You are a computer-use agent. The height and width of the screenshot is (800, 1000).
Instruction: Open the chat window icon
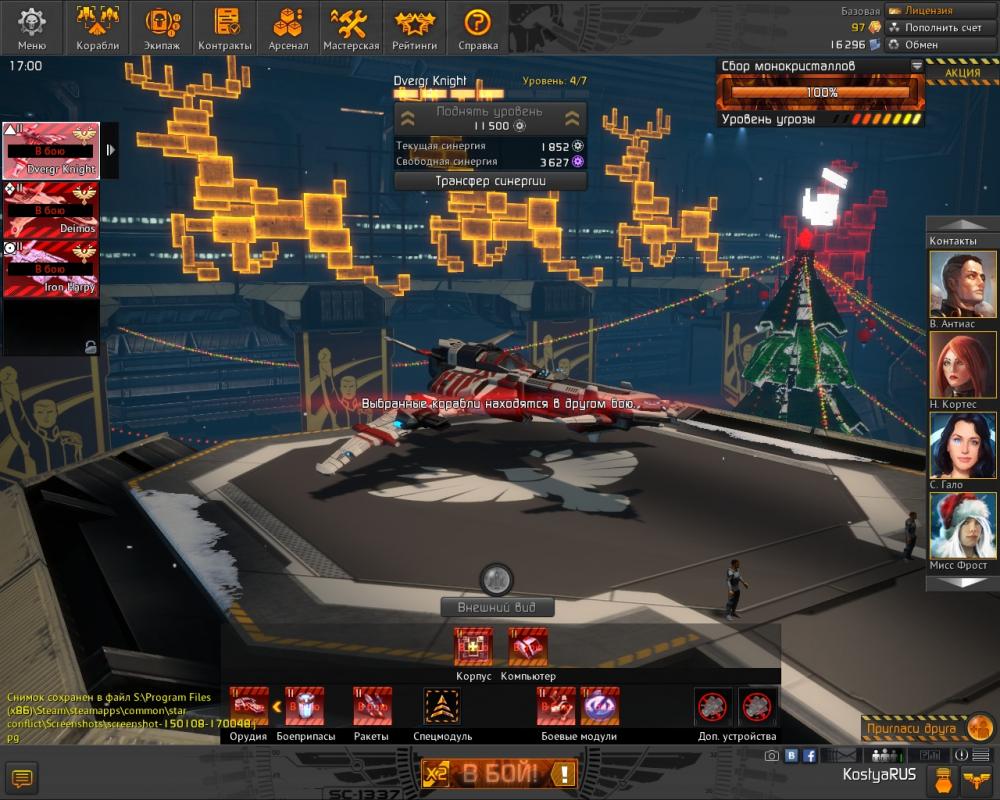[x=21, y=777]
